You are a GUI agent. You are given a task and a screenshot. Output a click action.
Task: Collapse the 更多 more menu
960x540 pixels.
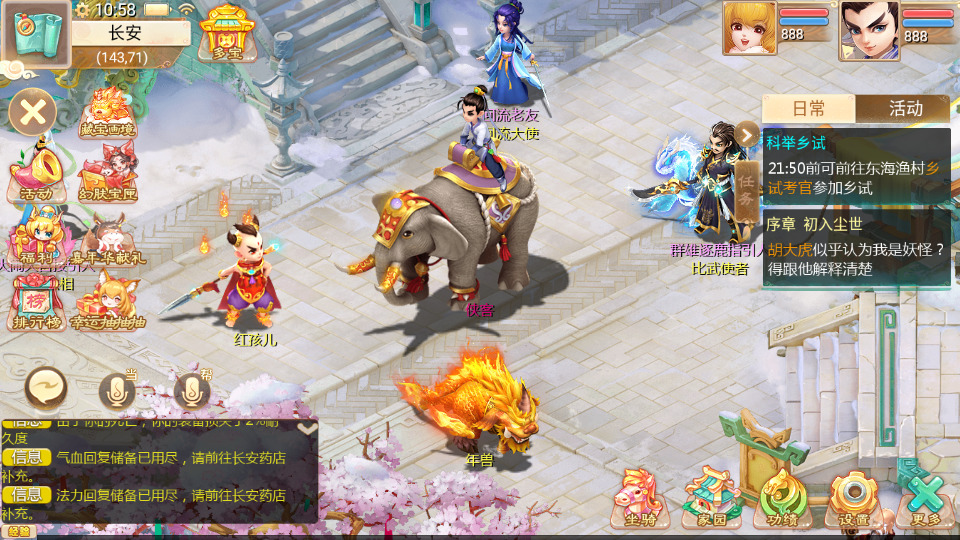point(925,498)
